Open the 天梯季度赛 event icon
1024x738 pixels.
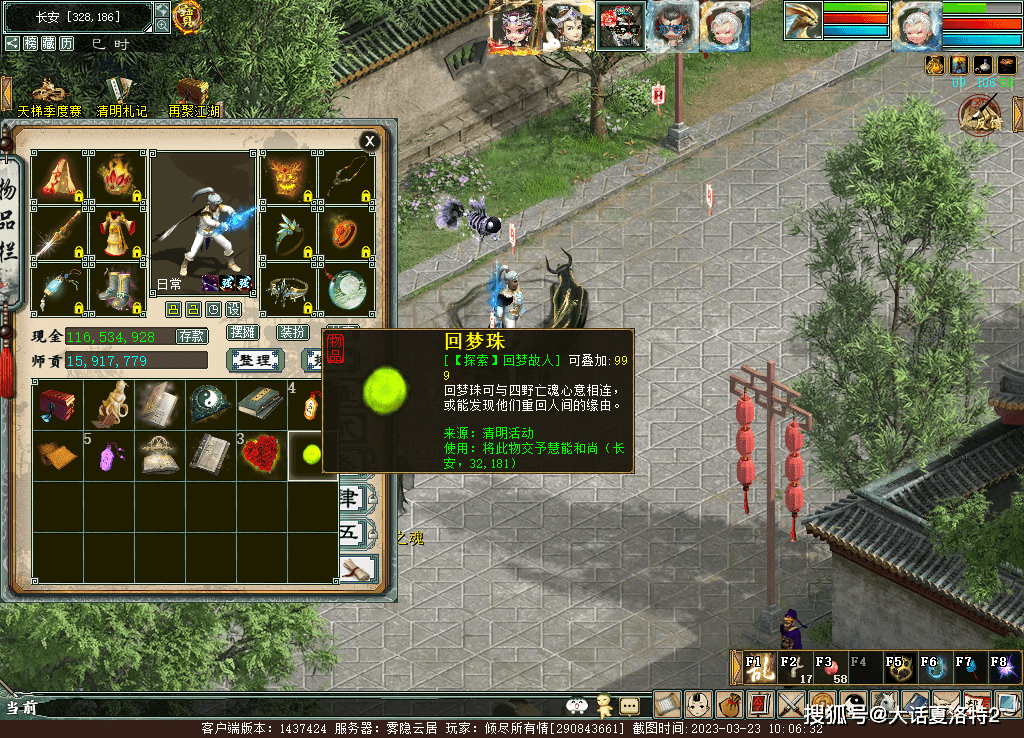pyautogui.click(x=48, y=93)
